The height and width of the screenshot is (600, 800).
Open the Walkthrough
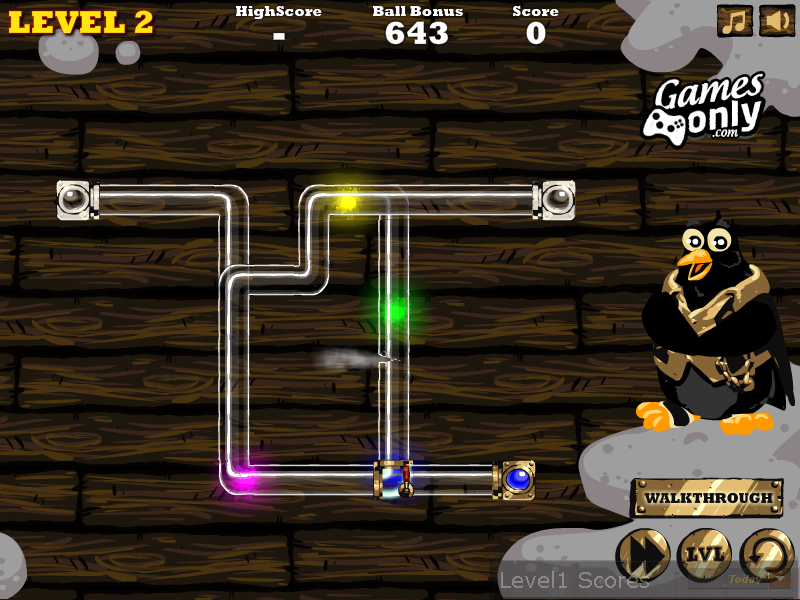pos(708,498)
